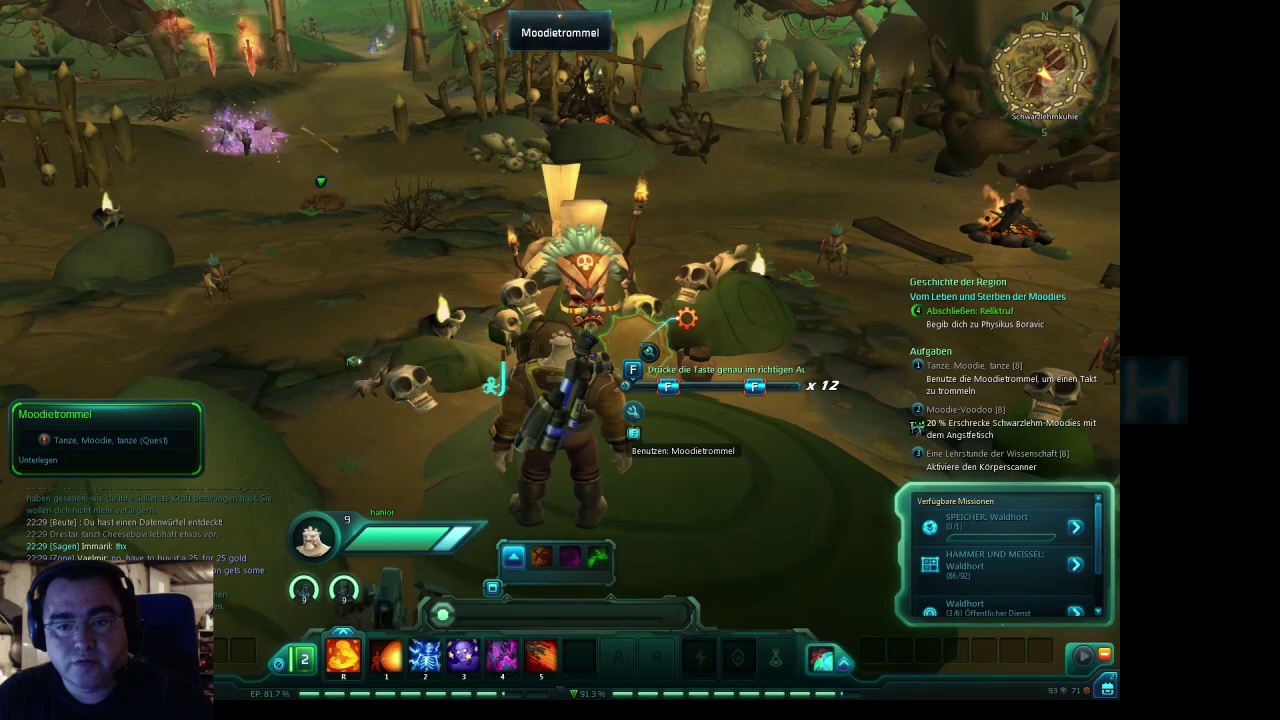Activate the magenta claw ability in slot 4
The image size is (1280, 720).
(x=502, y=656)
